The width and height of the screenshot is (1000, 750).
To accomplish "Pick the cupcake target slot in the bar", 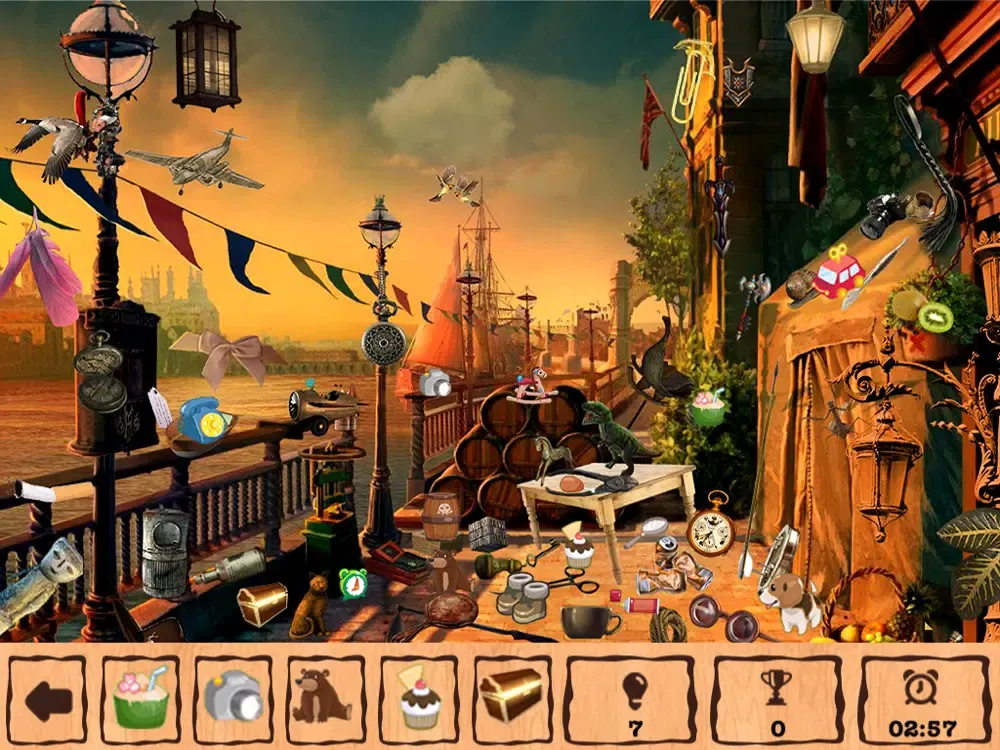I will point(419,699).
